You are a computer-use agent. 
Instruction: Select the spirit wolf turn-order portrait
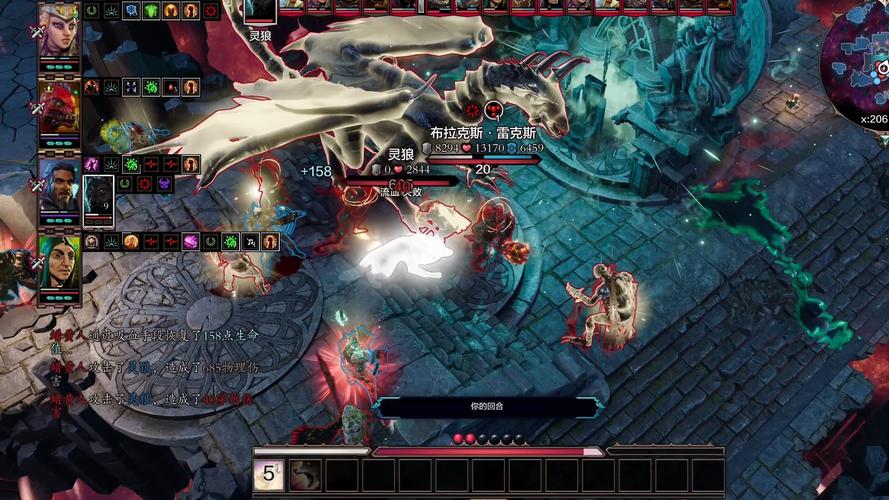[x=260, y=12]
